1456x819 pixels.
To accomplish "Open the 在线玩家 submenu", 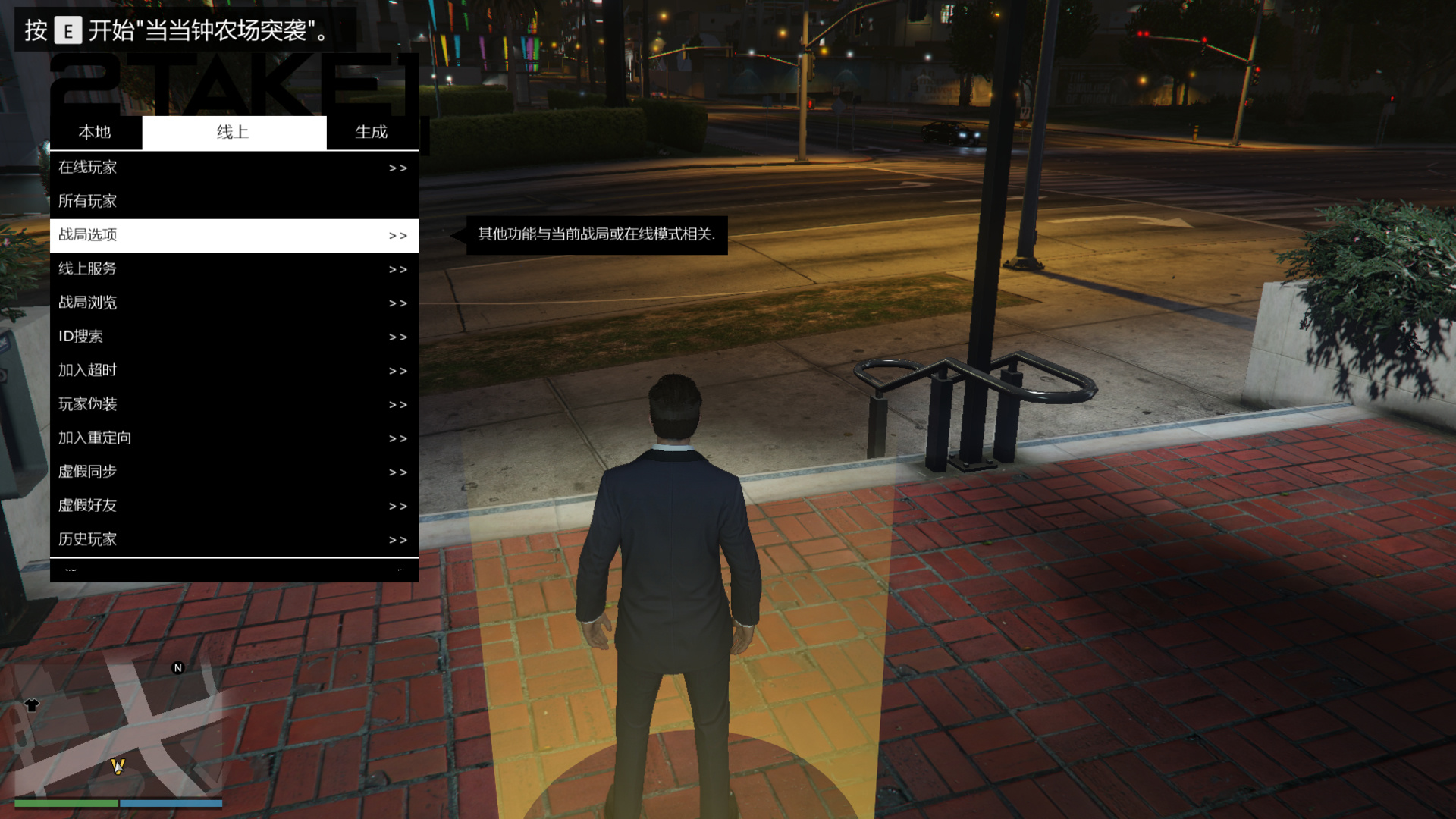I will (x=234, y=168).
